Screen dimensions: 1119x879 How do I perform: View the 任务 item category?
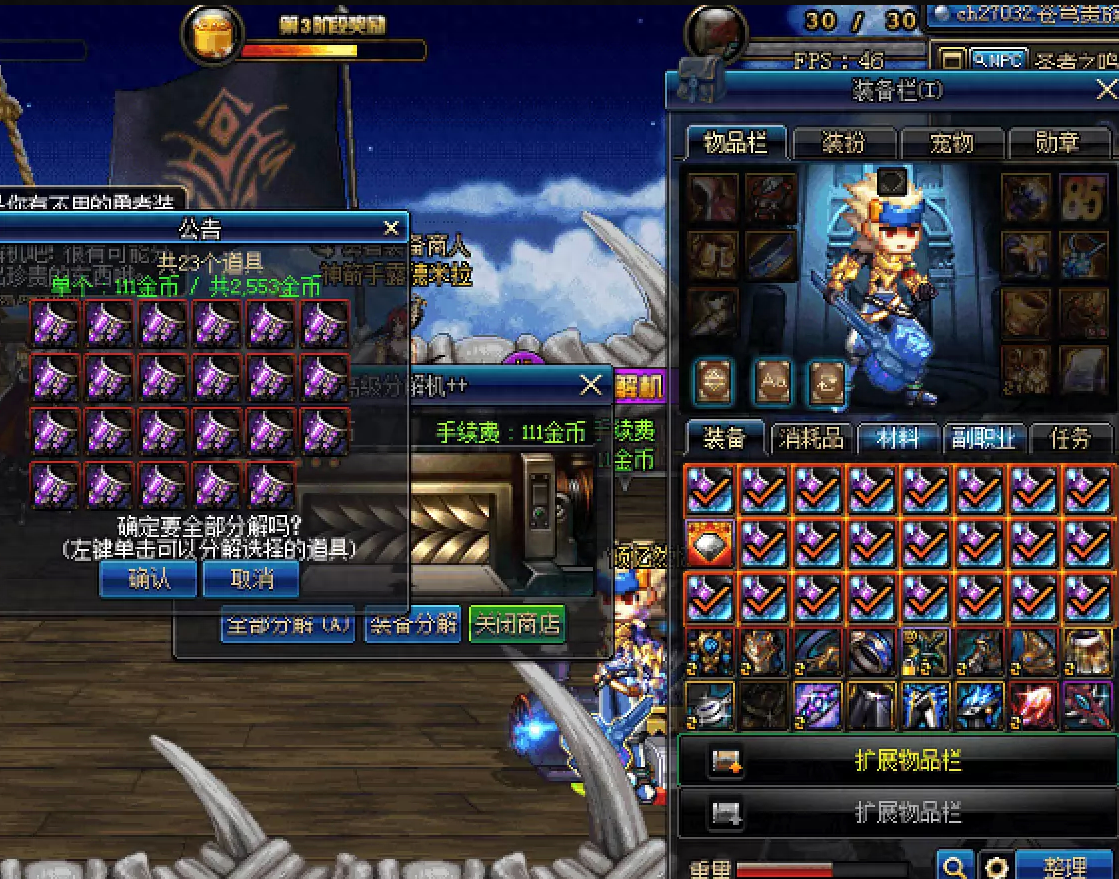[1069, 439]
